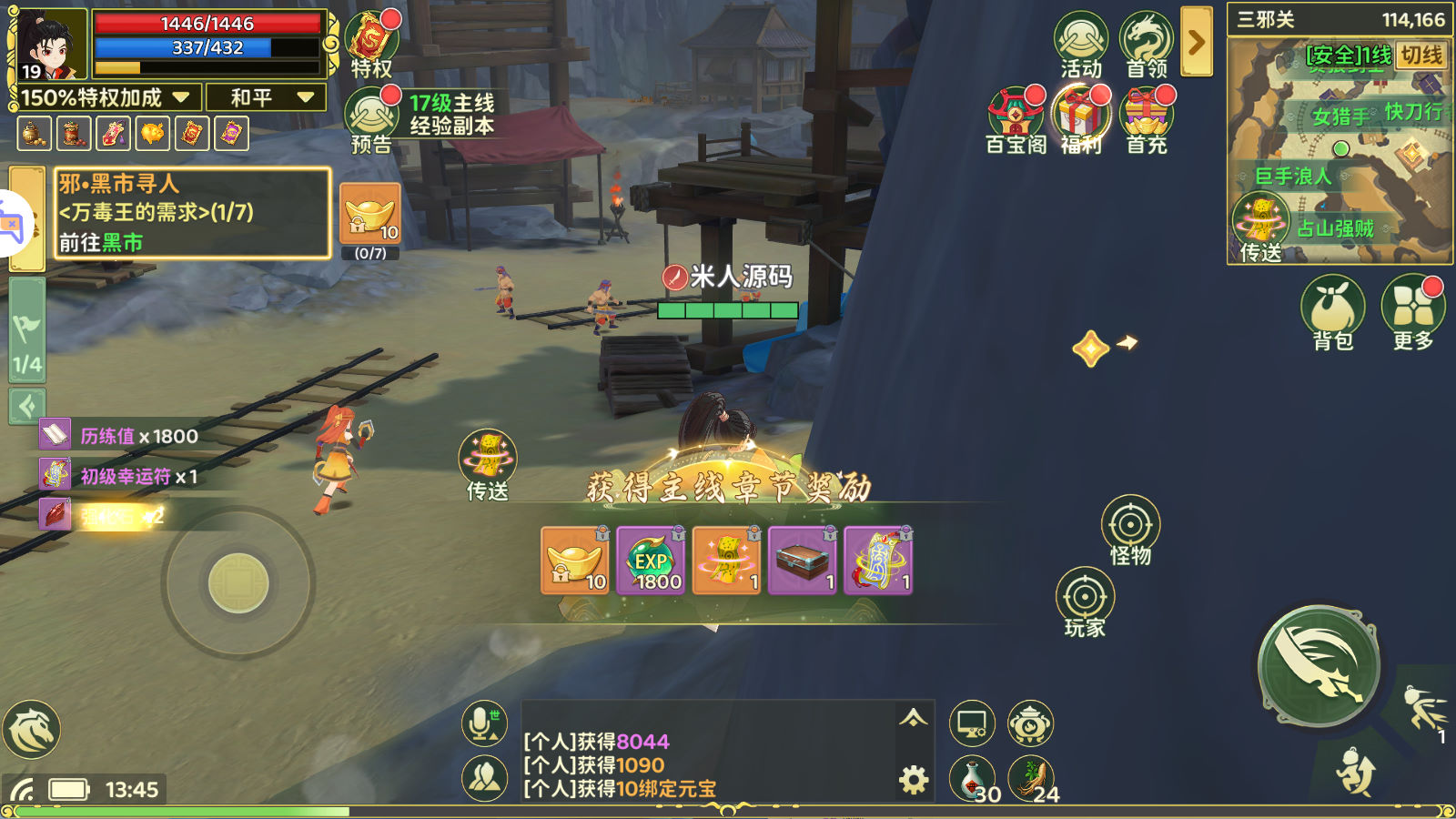Open the 更多 more menu
1456x819 pixels.
pos(1412,311)
